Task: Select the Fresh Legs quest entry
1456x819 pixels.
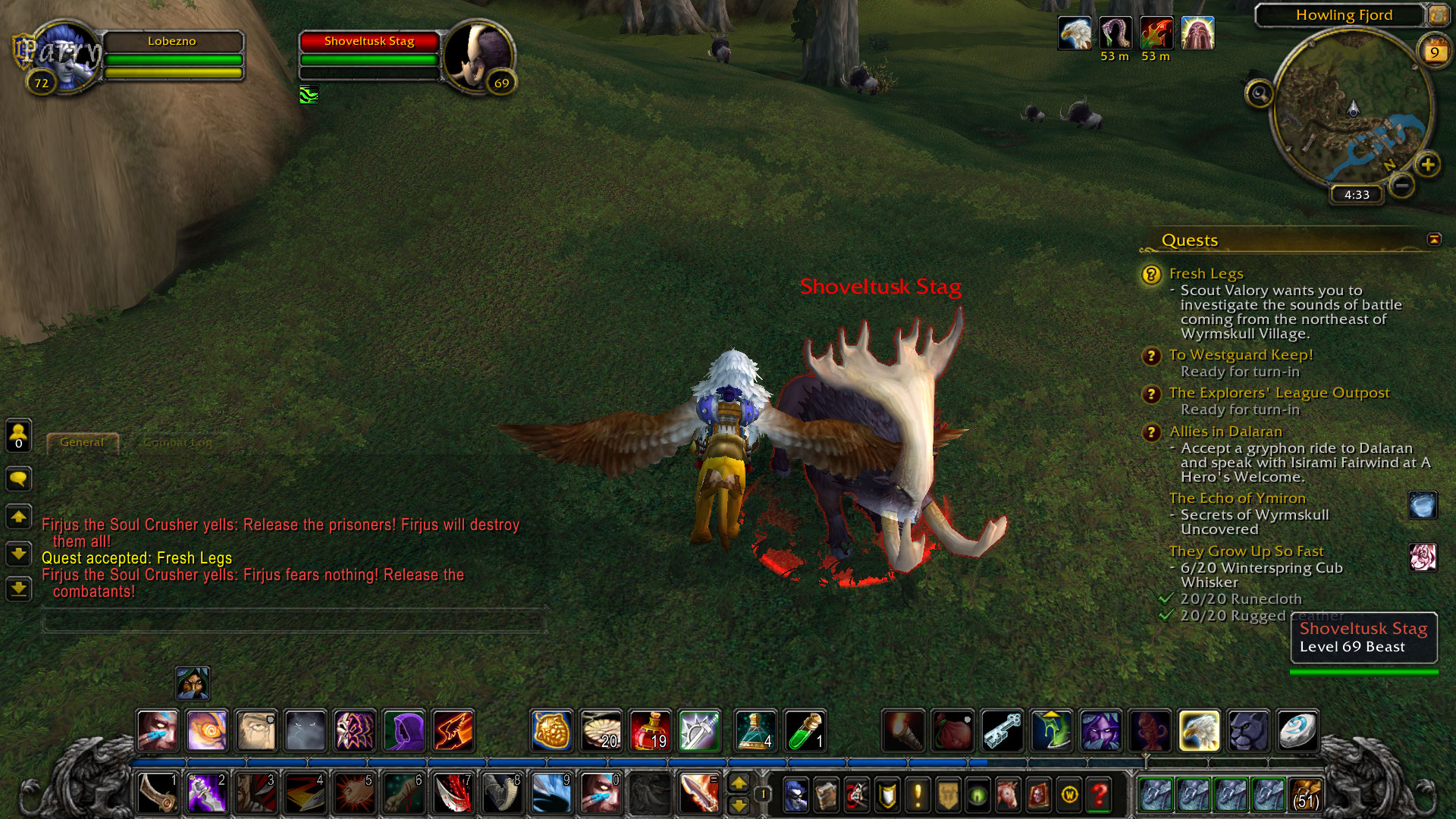Action: point(1206,274)
